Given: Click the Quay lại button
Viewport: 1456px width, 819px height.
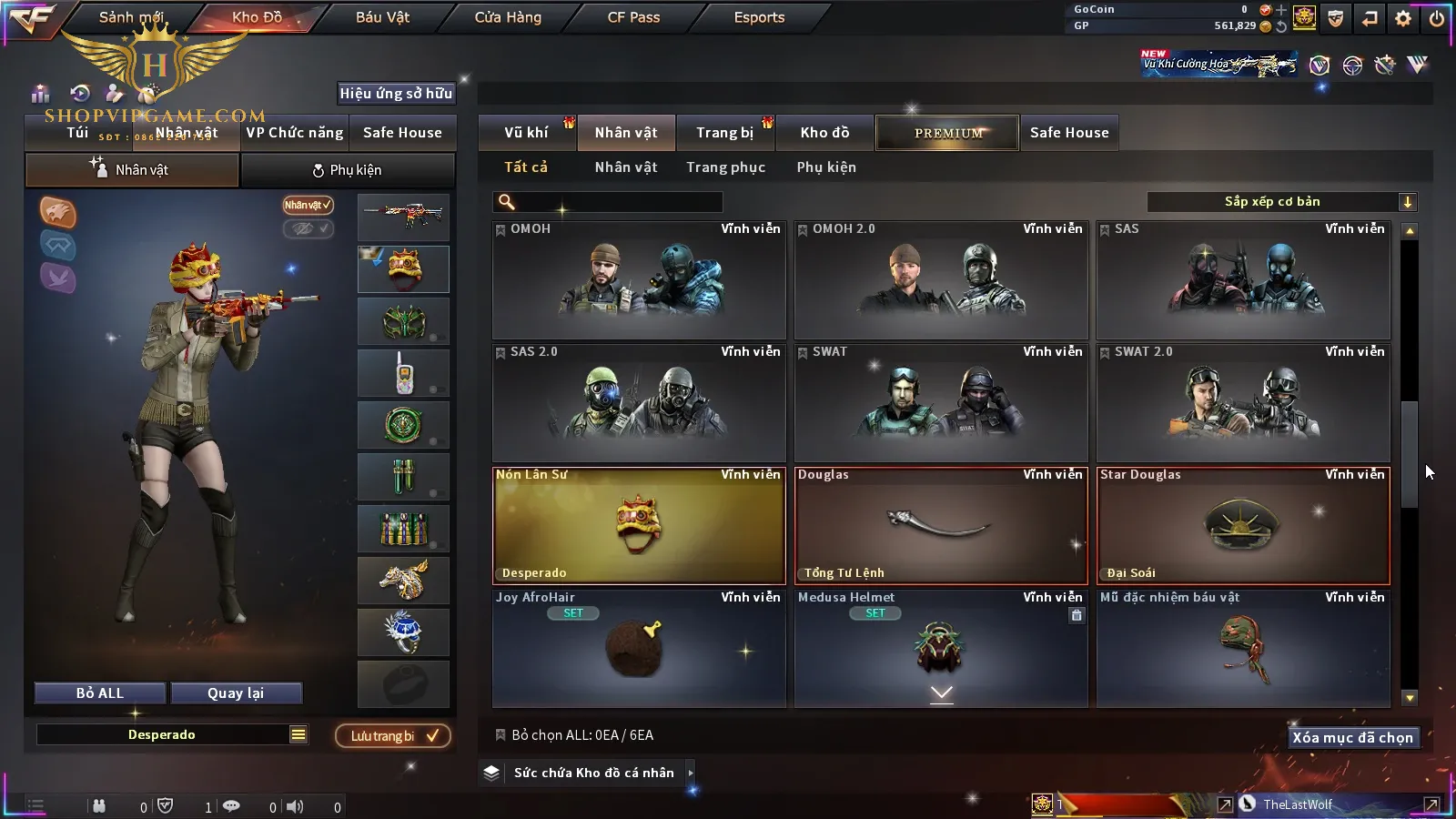Looking at the screenshot, I should [236, 693].
